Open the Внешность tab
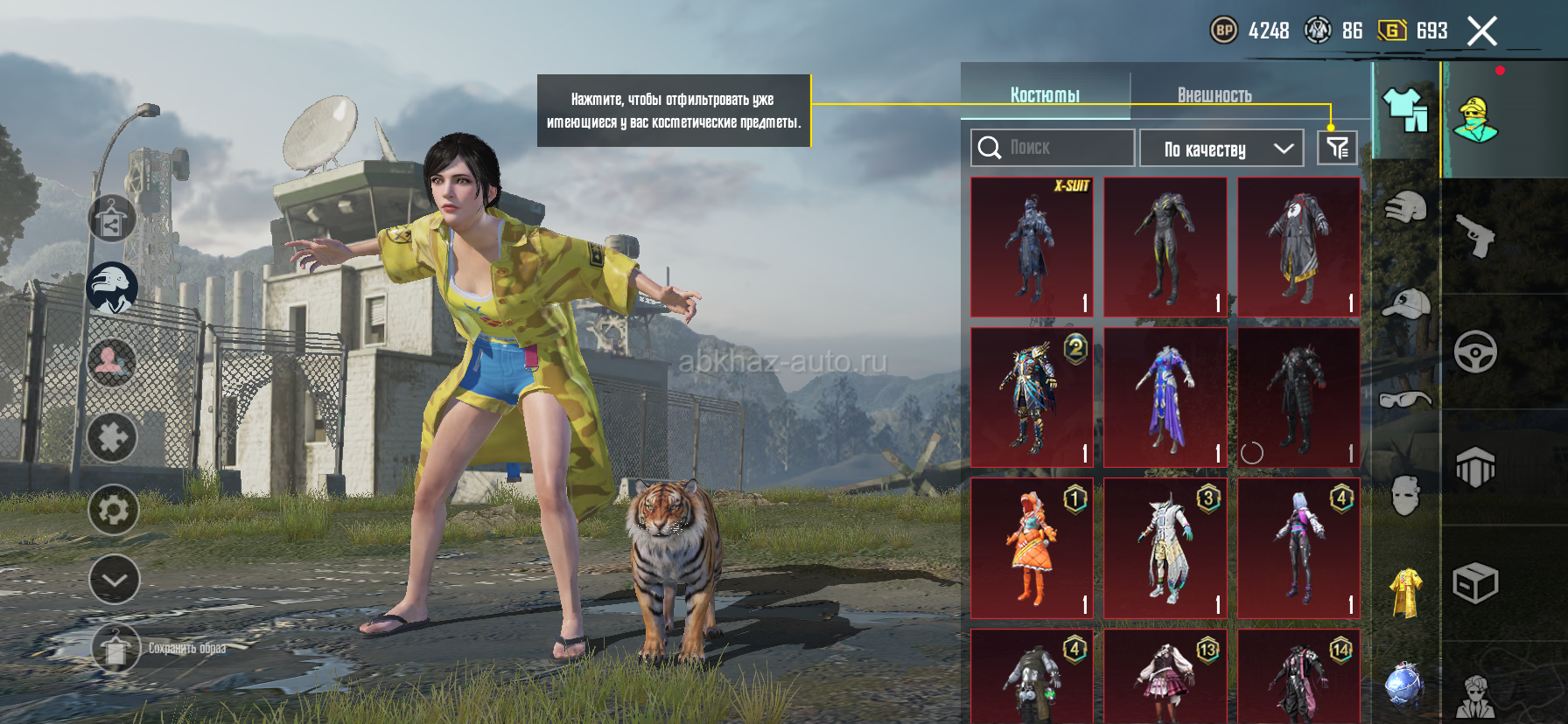Screen dimensions: 1568x724 1214,94
